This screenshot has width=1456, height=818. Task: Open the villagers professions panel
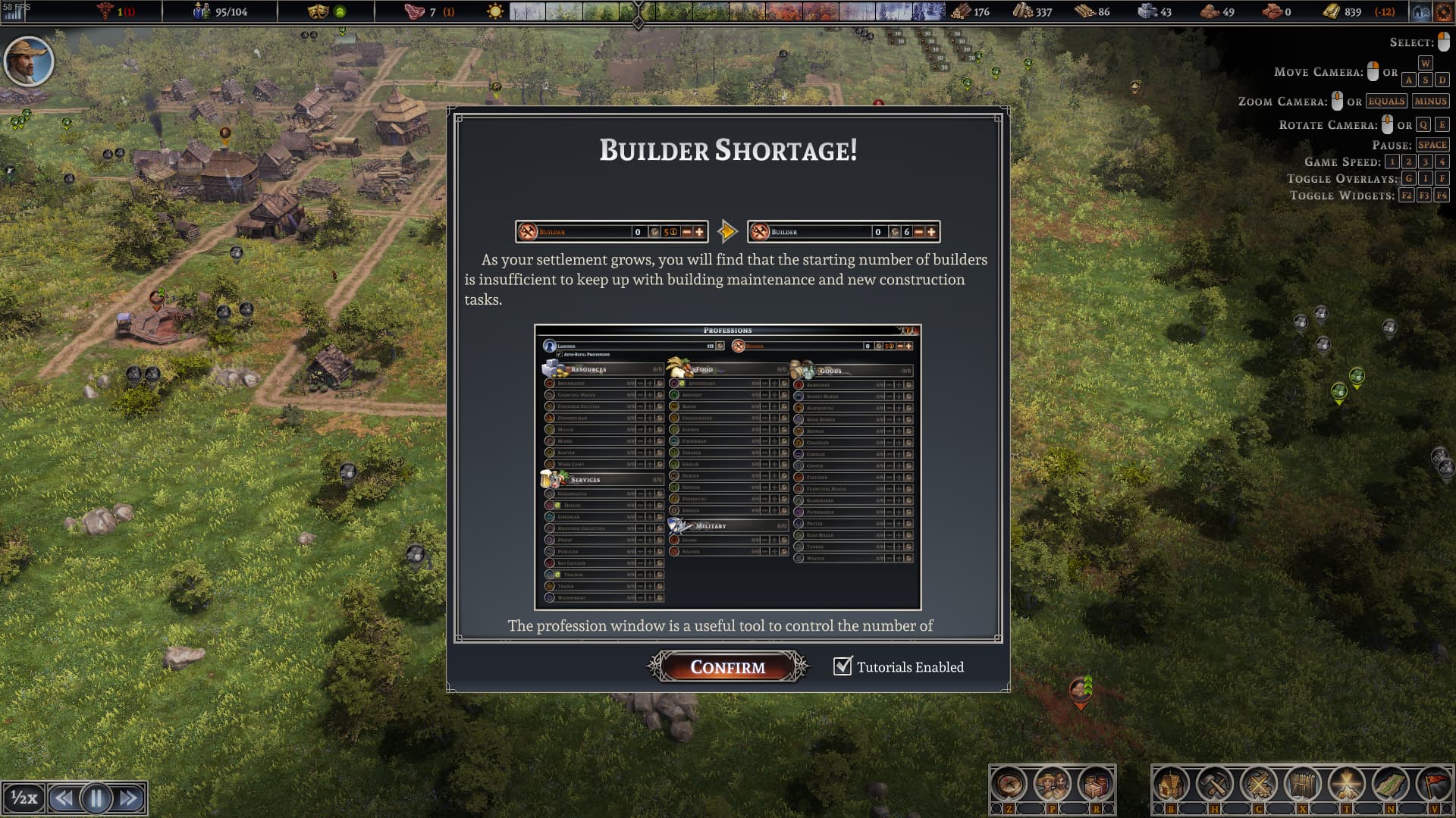(1052, 785)
